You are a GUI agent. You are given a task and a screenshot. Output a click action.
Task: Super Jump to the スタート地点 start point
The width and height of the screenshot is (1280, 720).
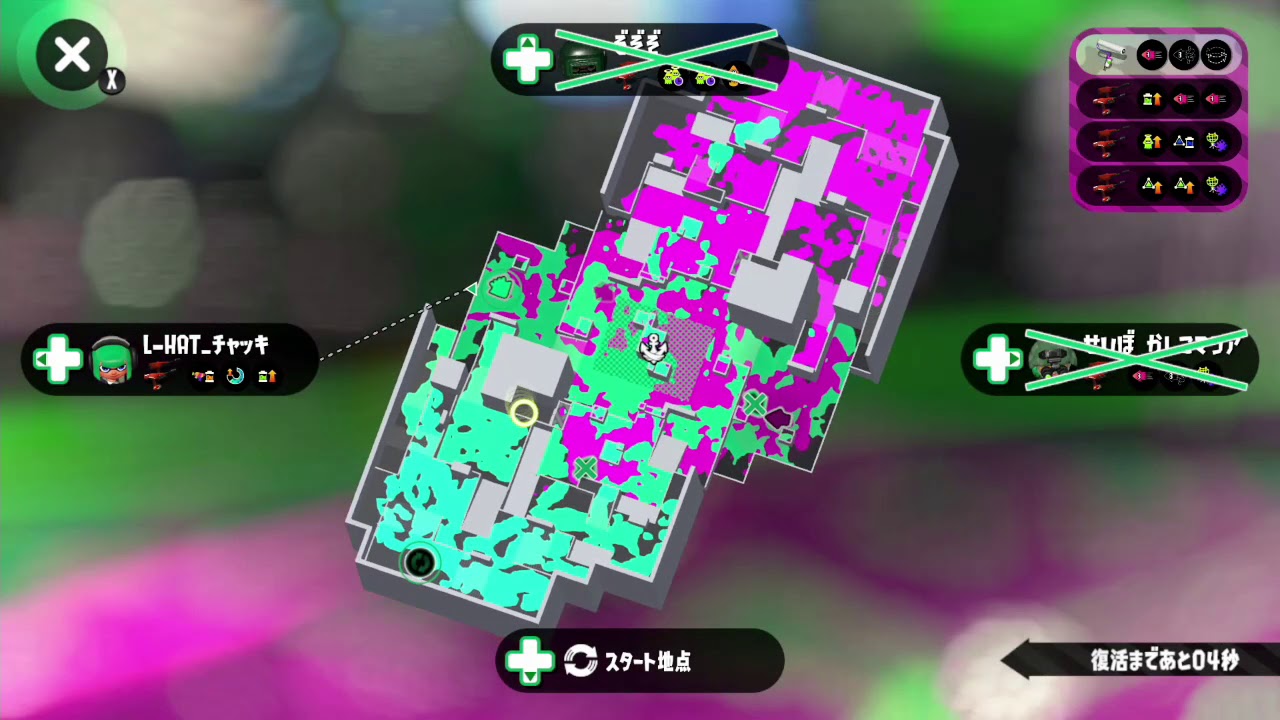(640, 660)
